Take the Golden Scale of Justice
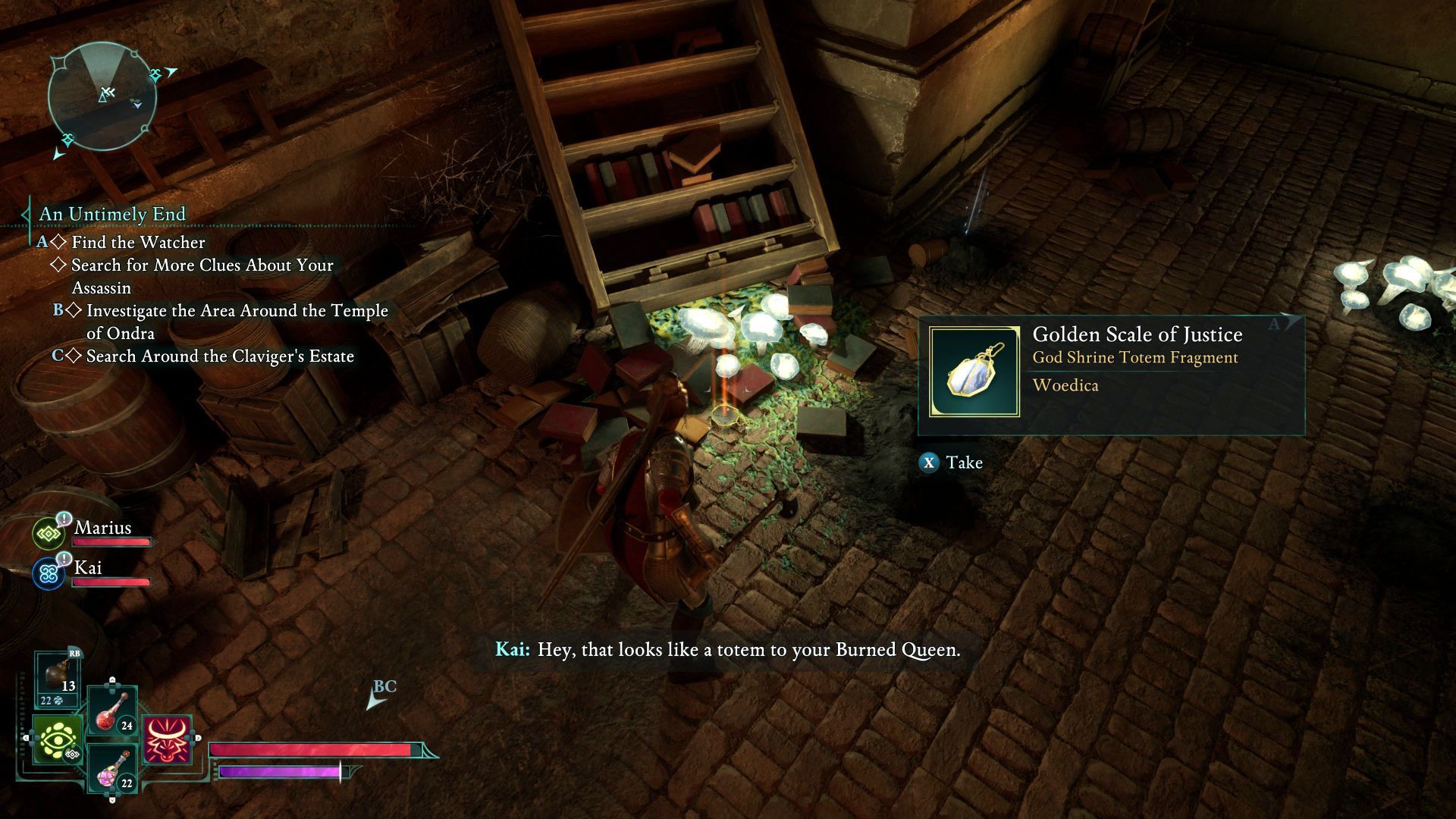Screen dimensions: 1456x819 click(x=951, y=463)
